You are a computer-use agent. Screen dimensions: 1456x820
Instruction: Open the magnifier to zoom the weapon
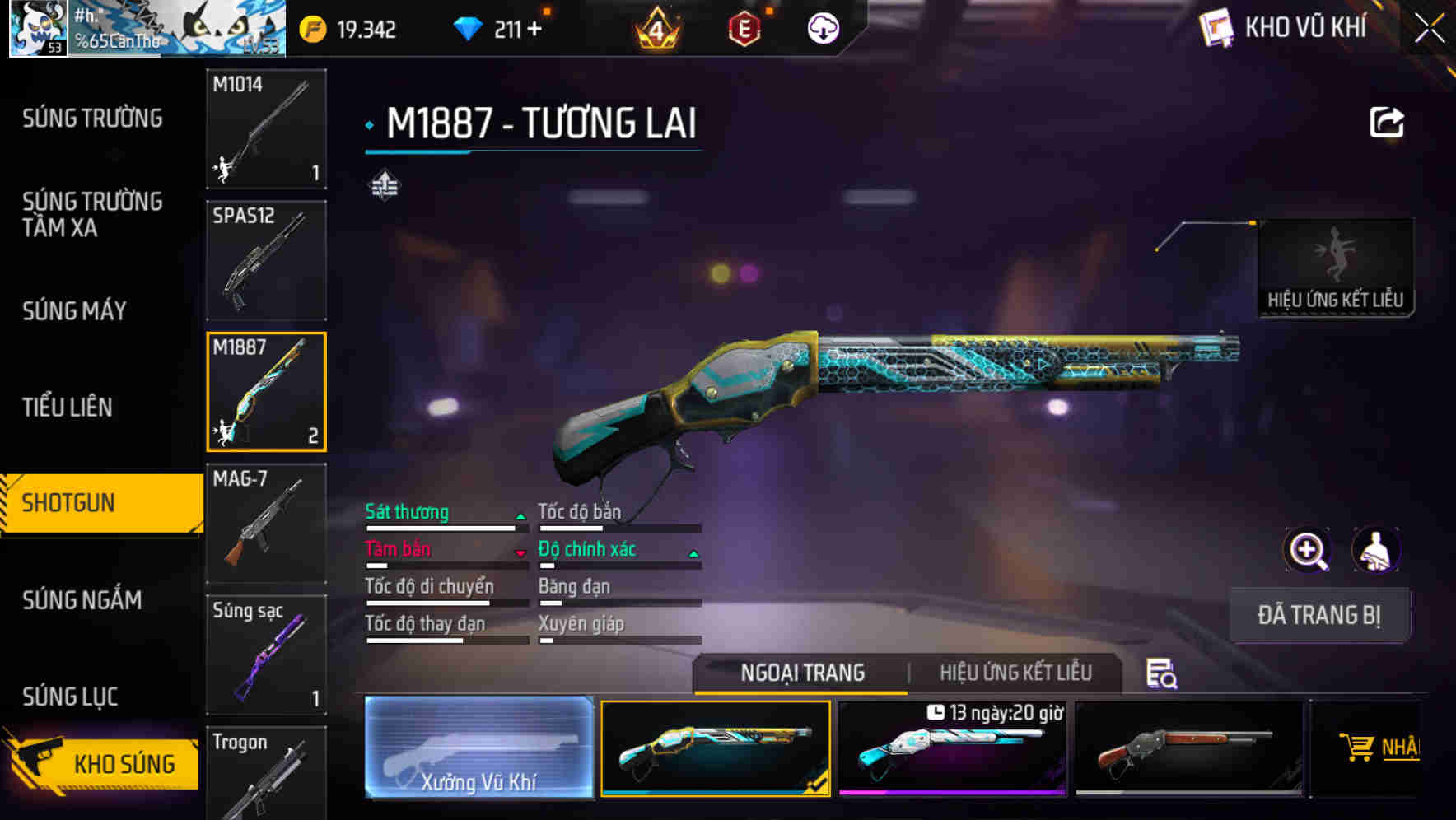[1306, 550]
